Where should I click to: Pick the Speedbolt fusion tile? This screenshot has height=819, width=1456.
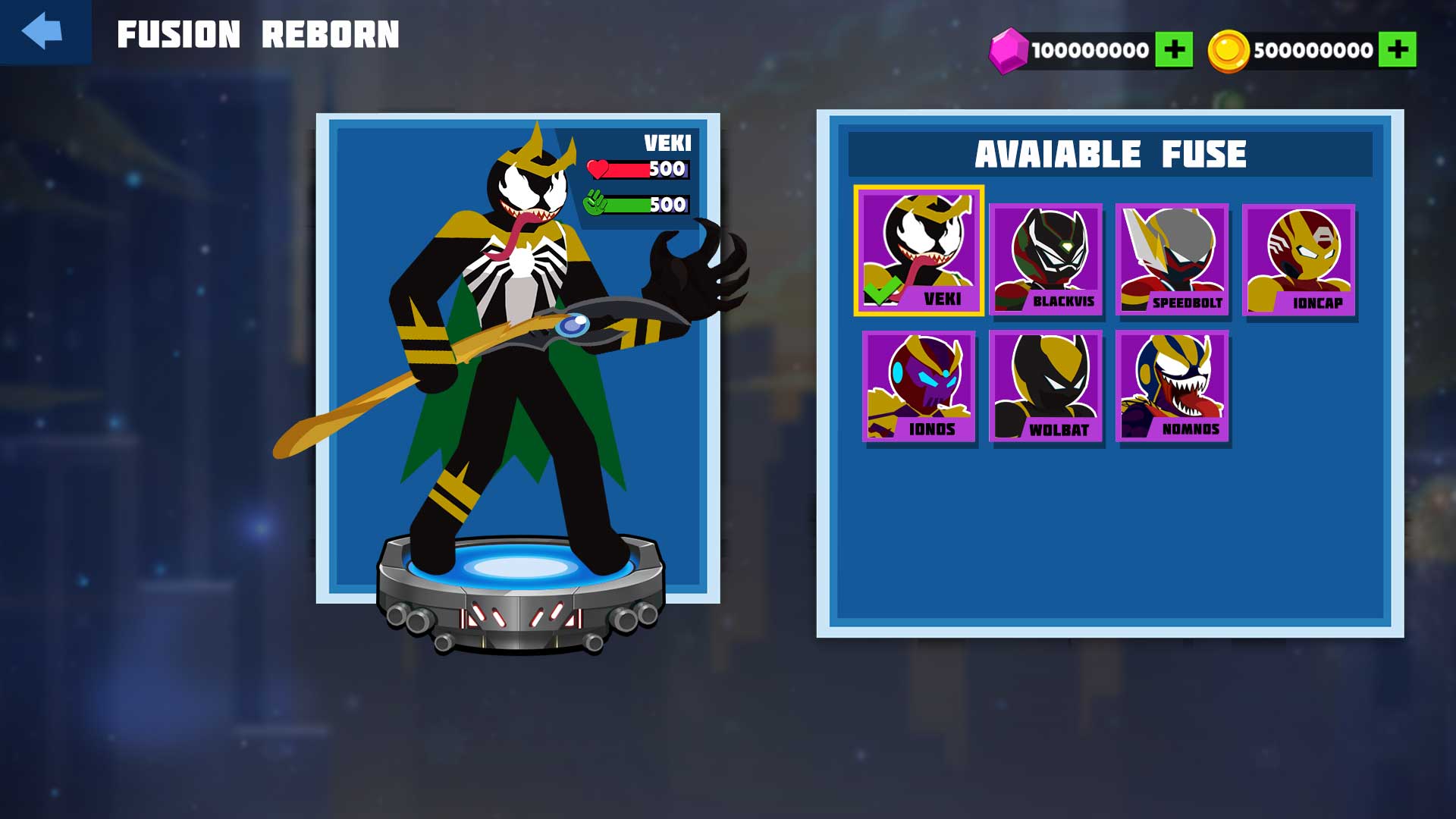click(1172, 259)
